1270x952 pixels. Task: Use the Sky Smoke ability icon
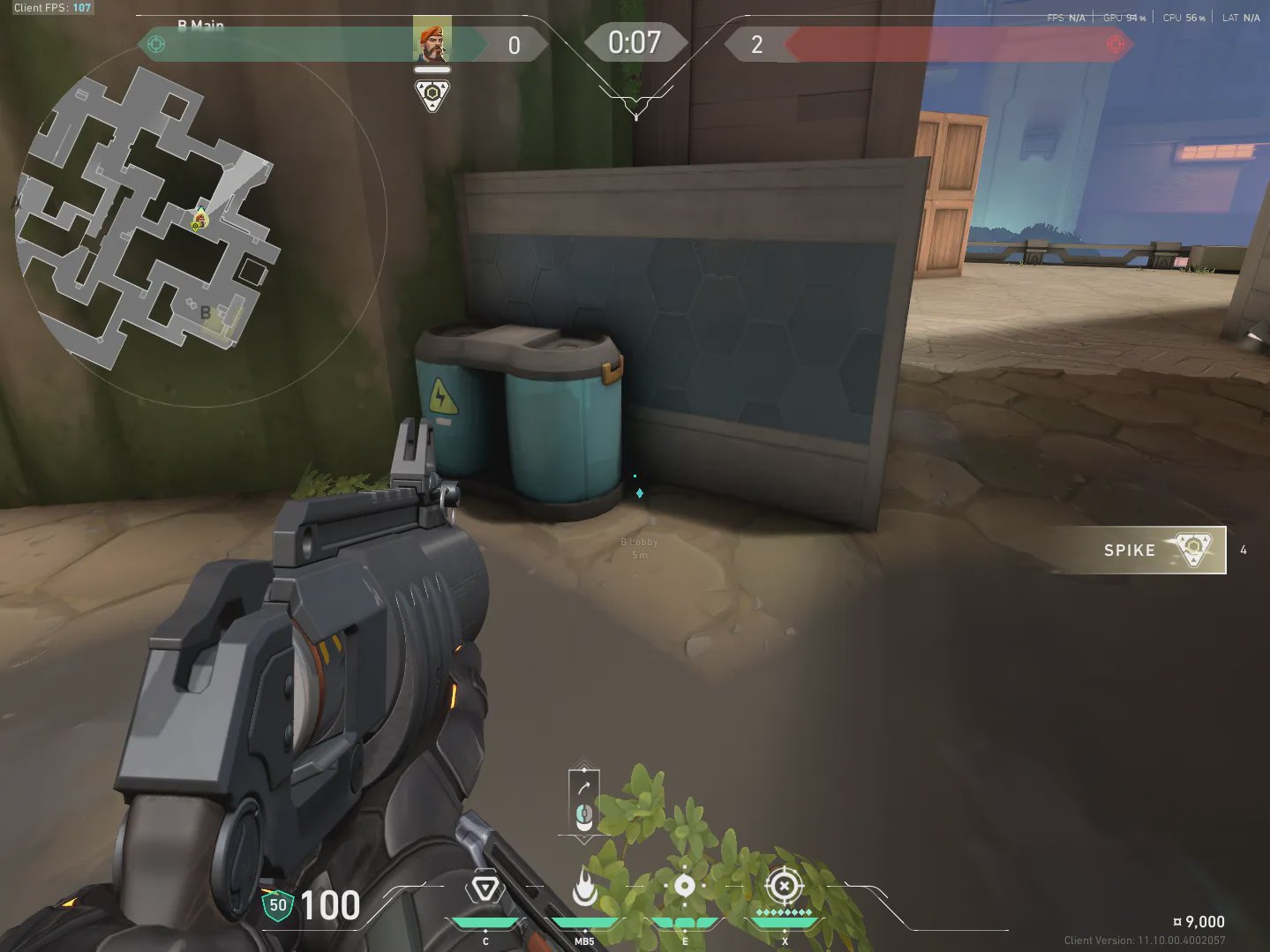click(x=684, y=887)
